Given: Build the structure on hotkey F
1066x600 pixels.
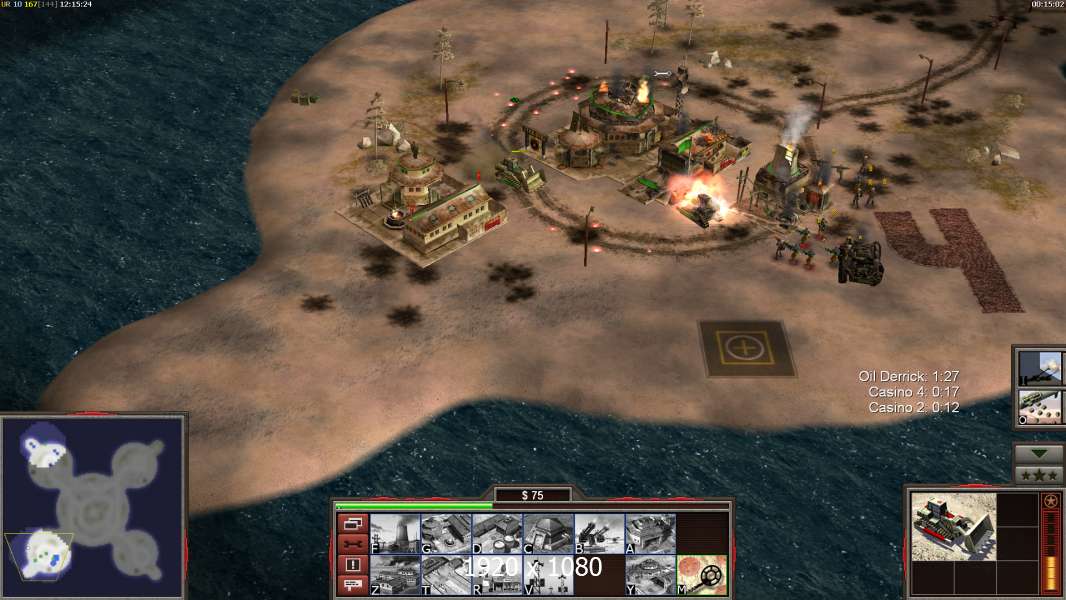Looking at the screenshot, I should click(x=394, y=534).
